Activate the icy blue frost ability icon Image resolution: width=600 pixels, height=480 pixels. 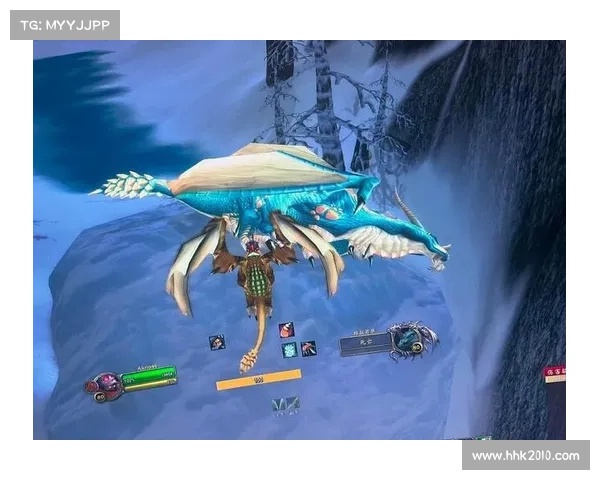[289, 349]
